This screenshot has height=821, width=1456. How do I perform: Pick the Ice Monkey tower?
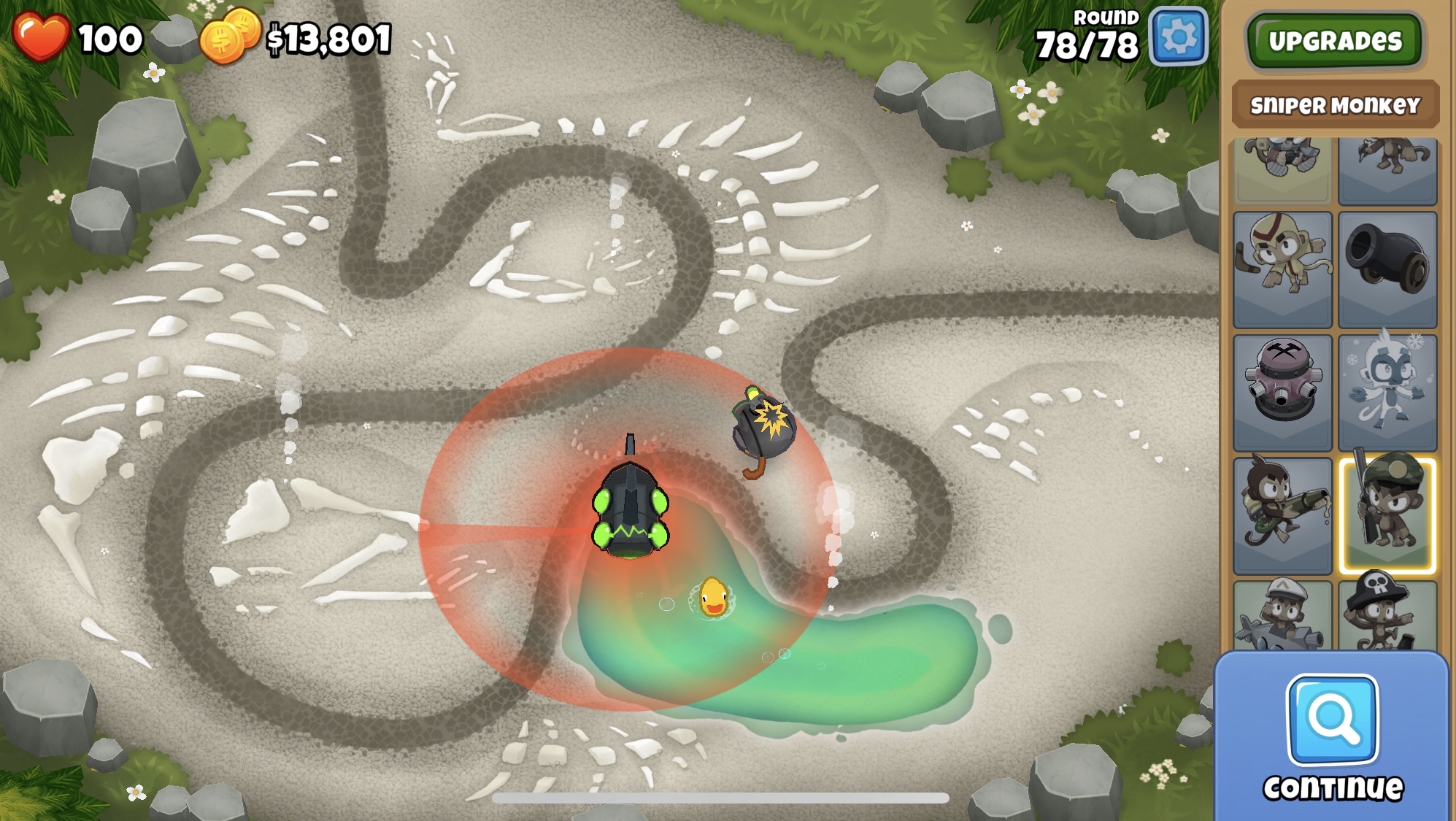[x=1387, y=392]
